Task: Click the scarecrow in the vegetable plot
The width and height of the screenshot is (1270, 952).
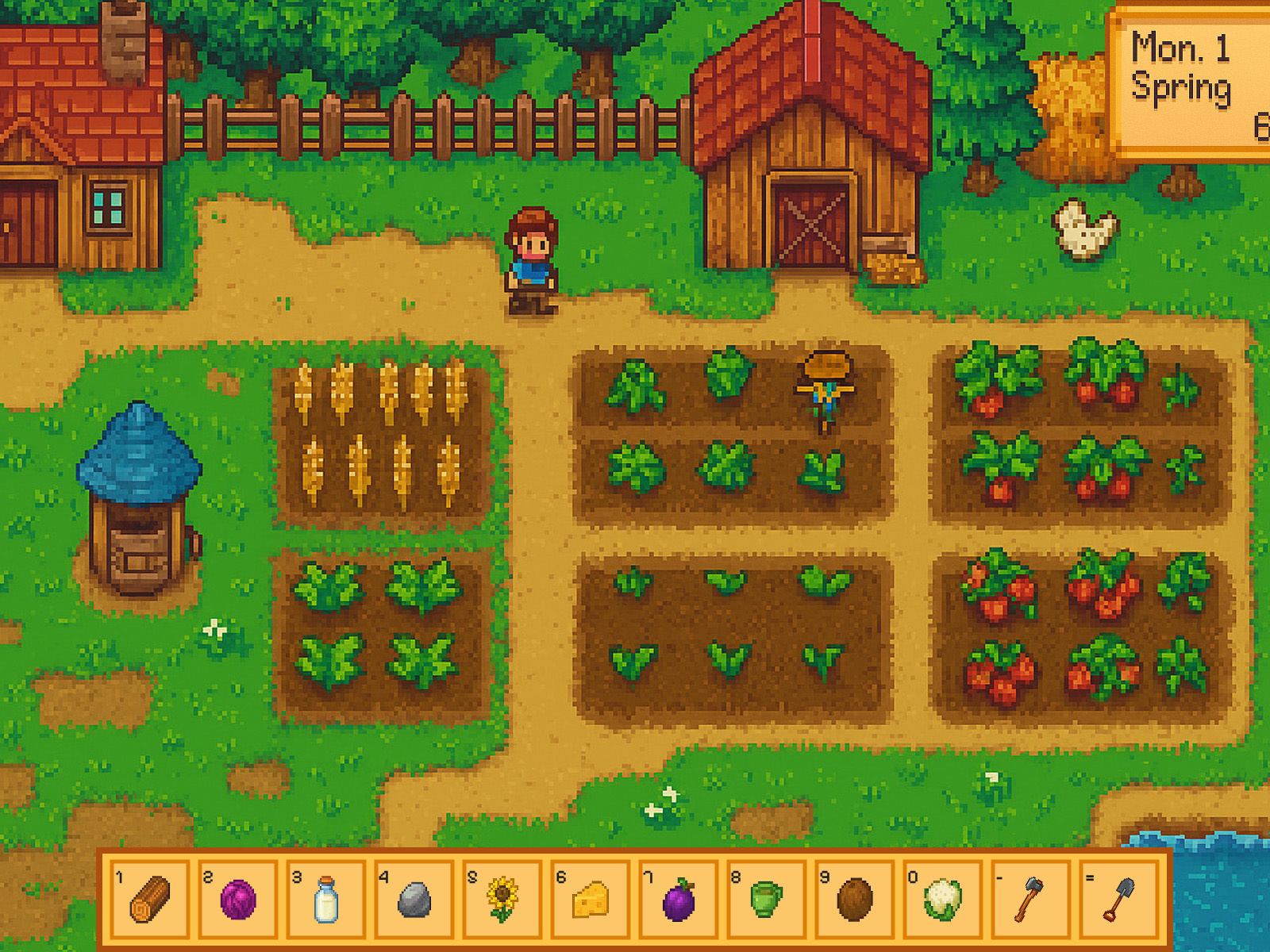Action: (824, 389)
